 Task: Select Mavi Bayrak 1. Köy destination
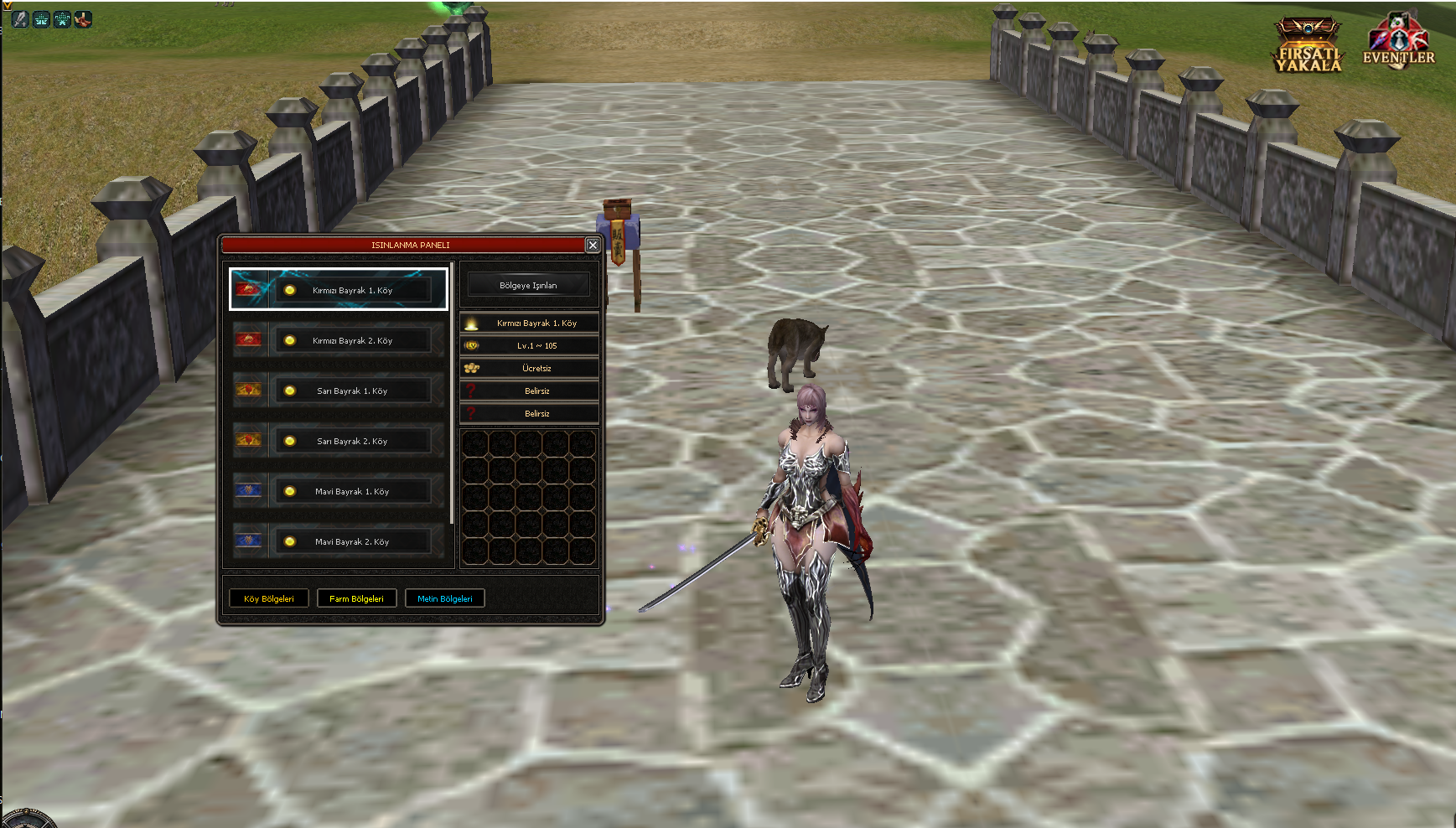[352, 491]
